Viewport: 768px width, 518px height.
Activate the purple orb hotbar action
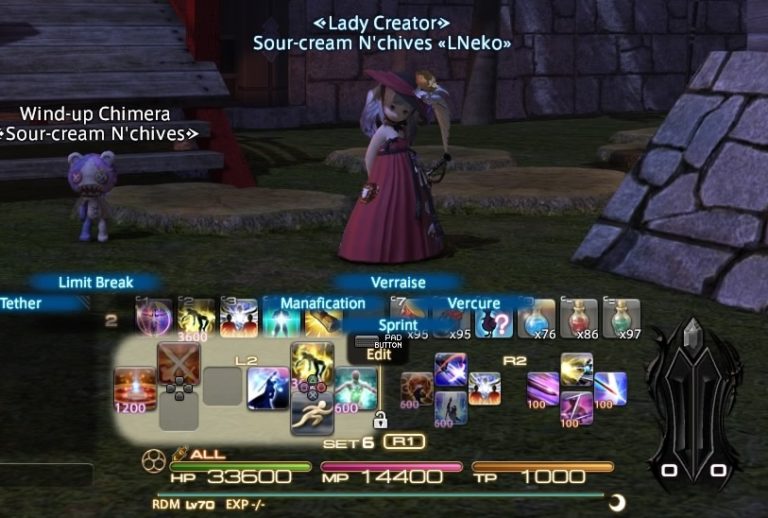coord(155,318)
